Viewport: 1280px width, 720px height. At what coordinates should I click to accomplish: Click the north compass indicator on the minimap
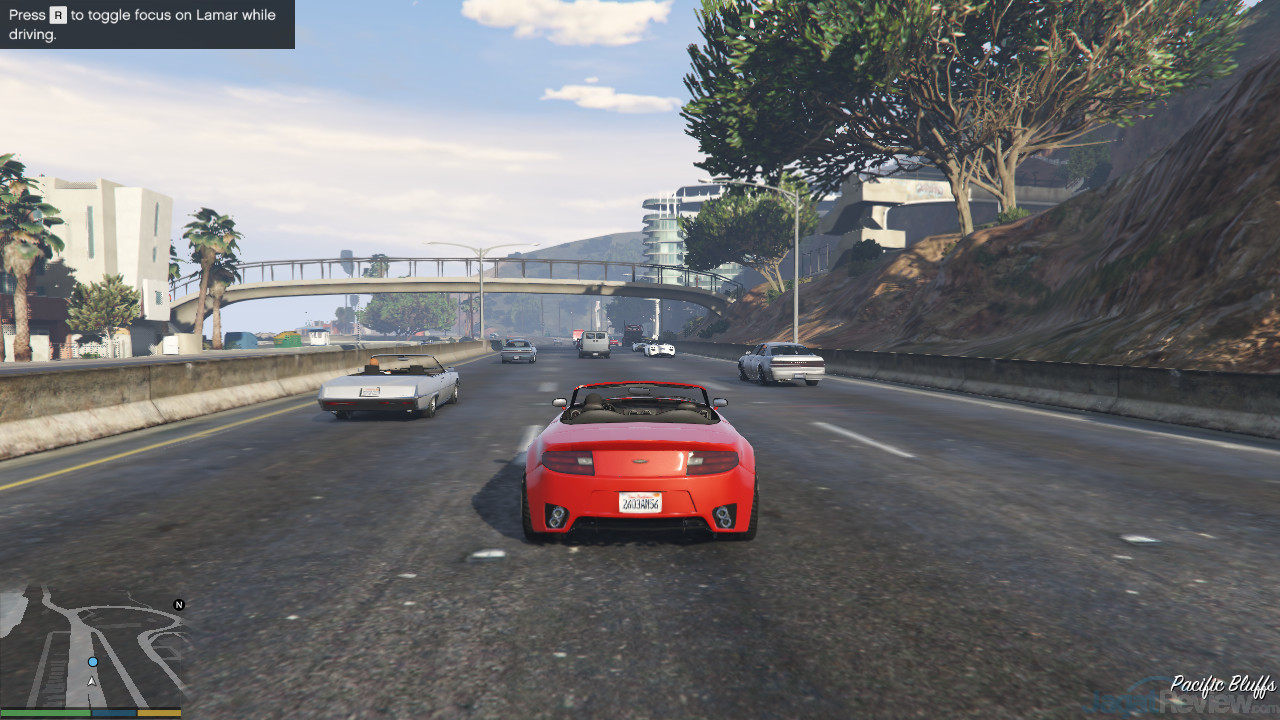tap(179, 605)
